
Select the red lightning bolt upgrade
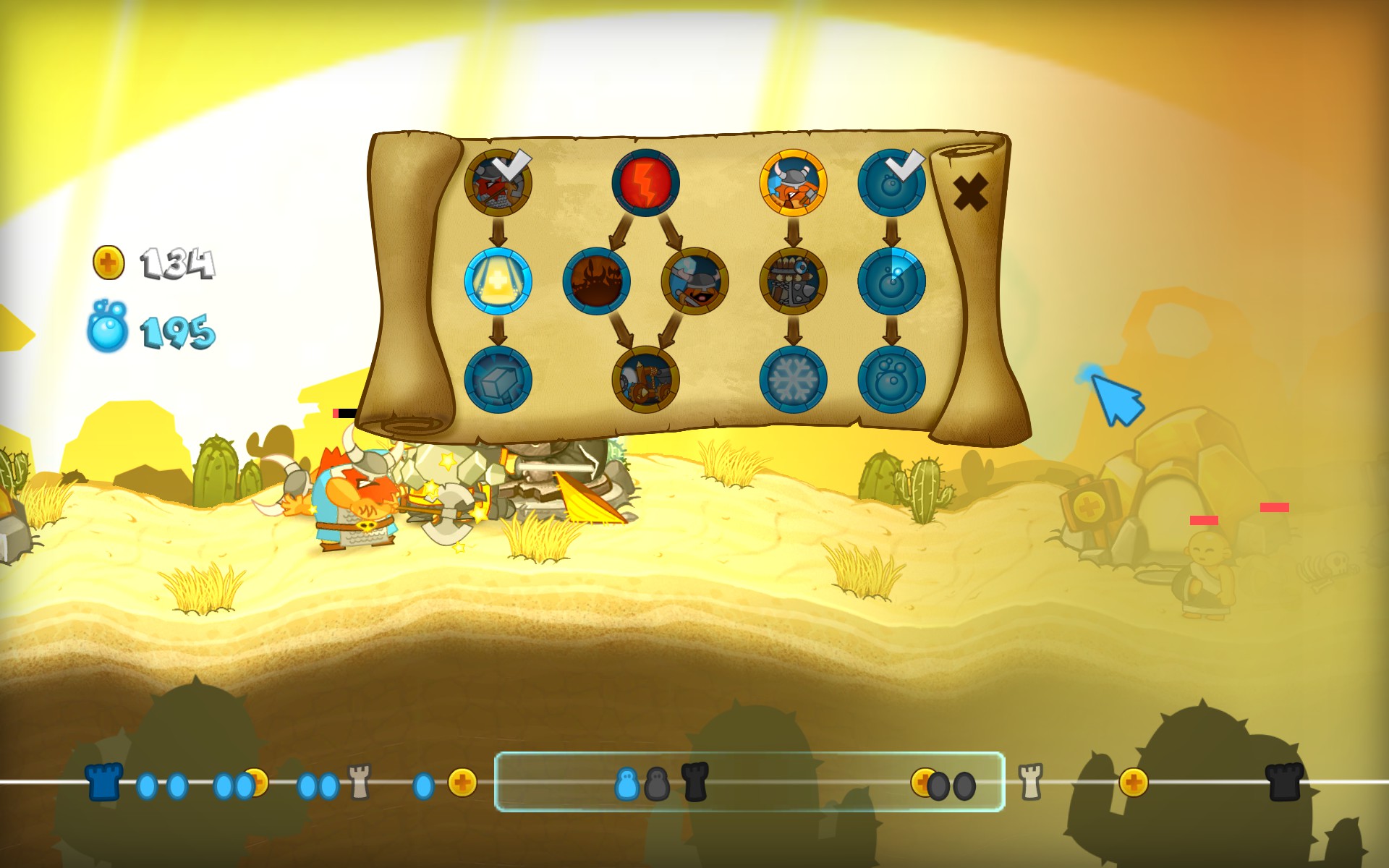point(645,182)
